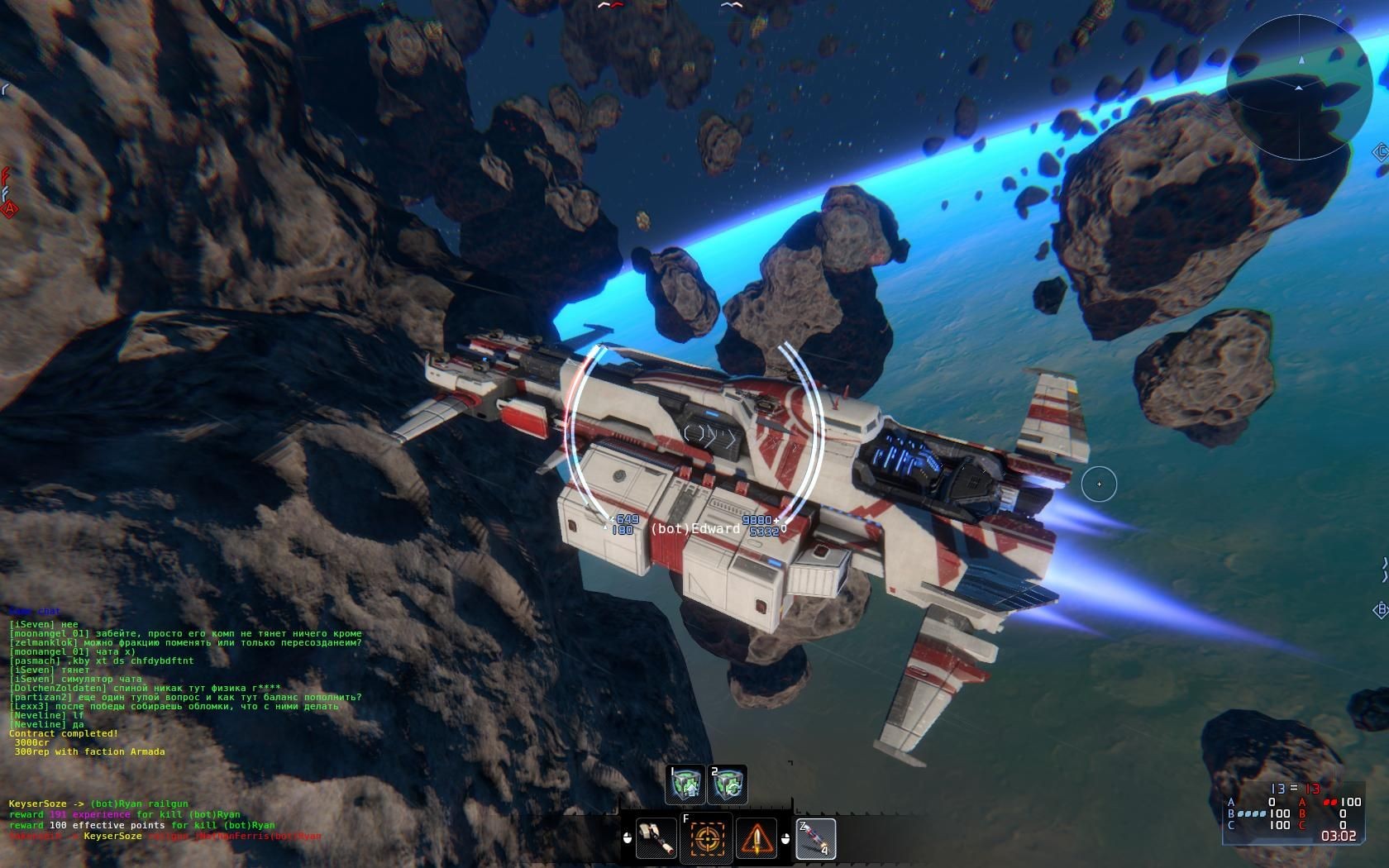This screenshot has width=1389, height=868.
Task: Click the circular radar minimap
Action: (1299, 86)
